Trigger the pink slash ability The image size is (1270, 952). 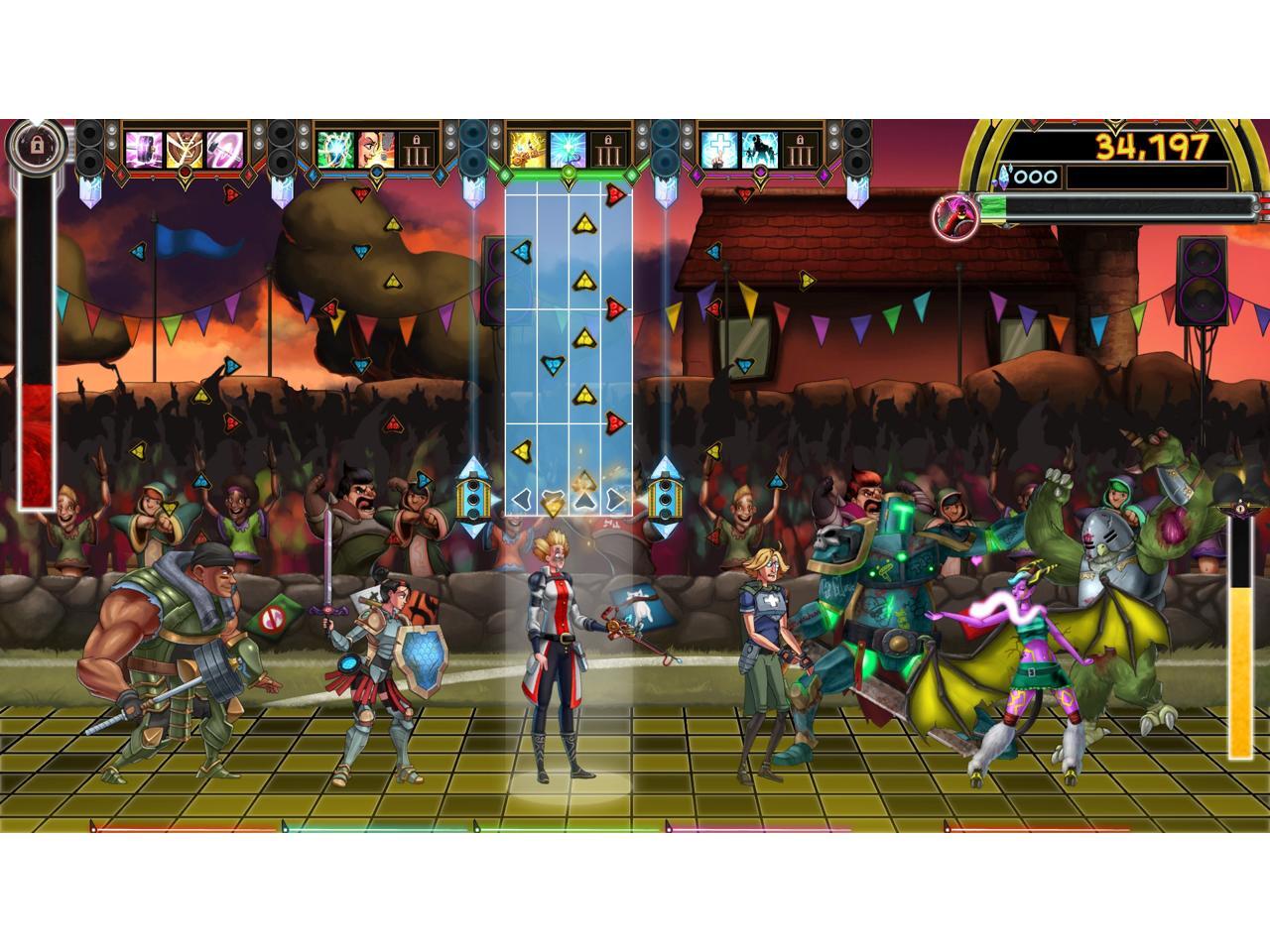[x=224, y=149]
